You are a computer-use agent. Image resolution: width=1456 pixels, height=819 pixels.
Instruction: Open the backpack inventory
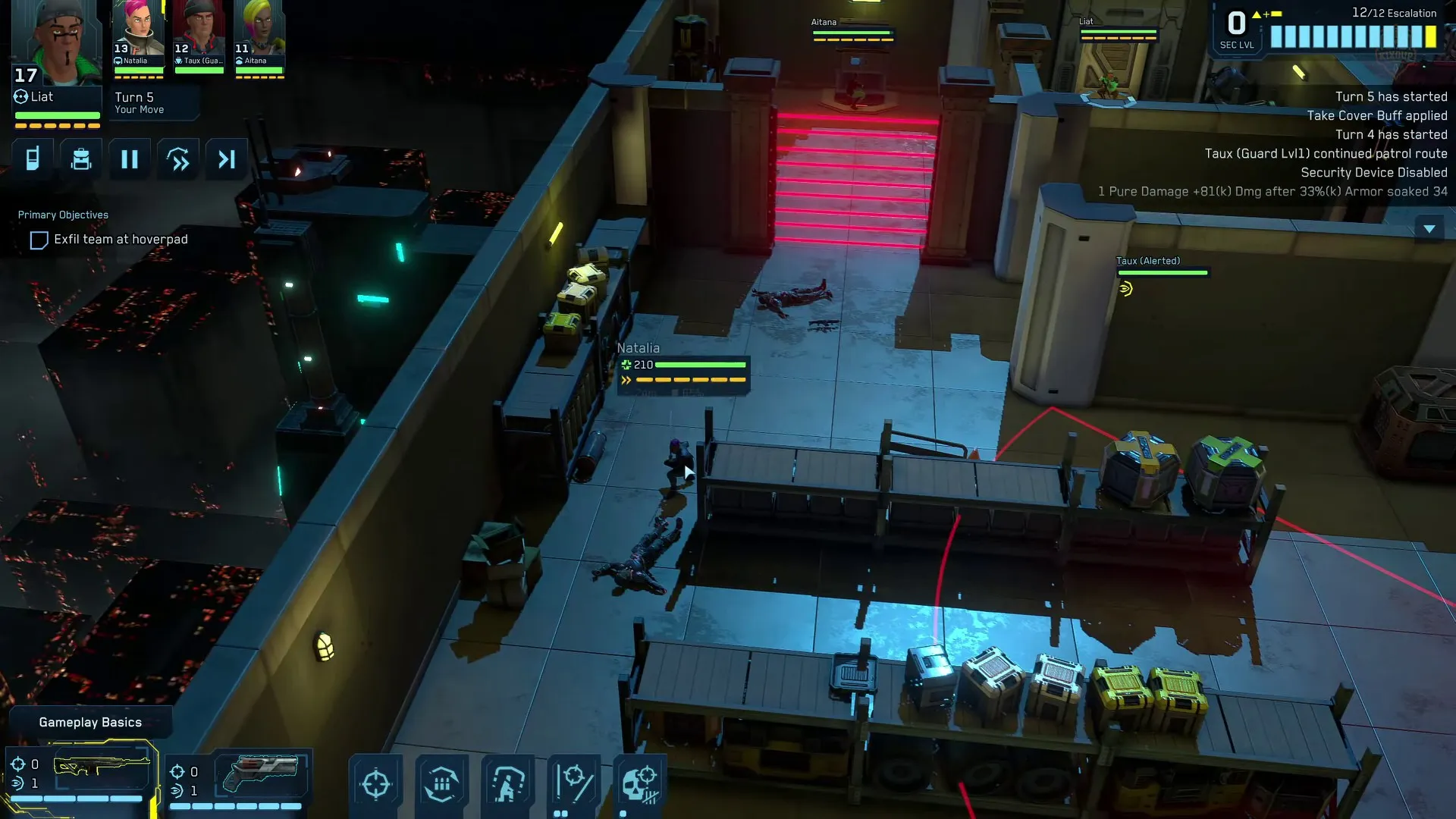pos(81,158)
